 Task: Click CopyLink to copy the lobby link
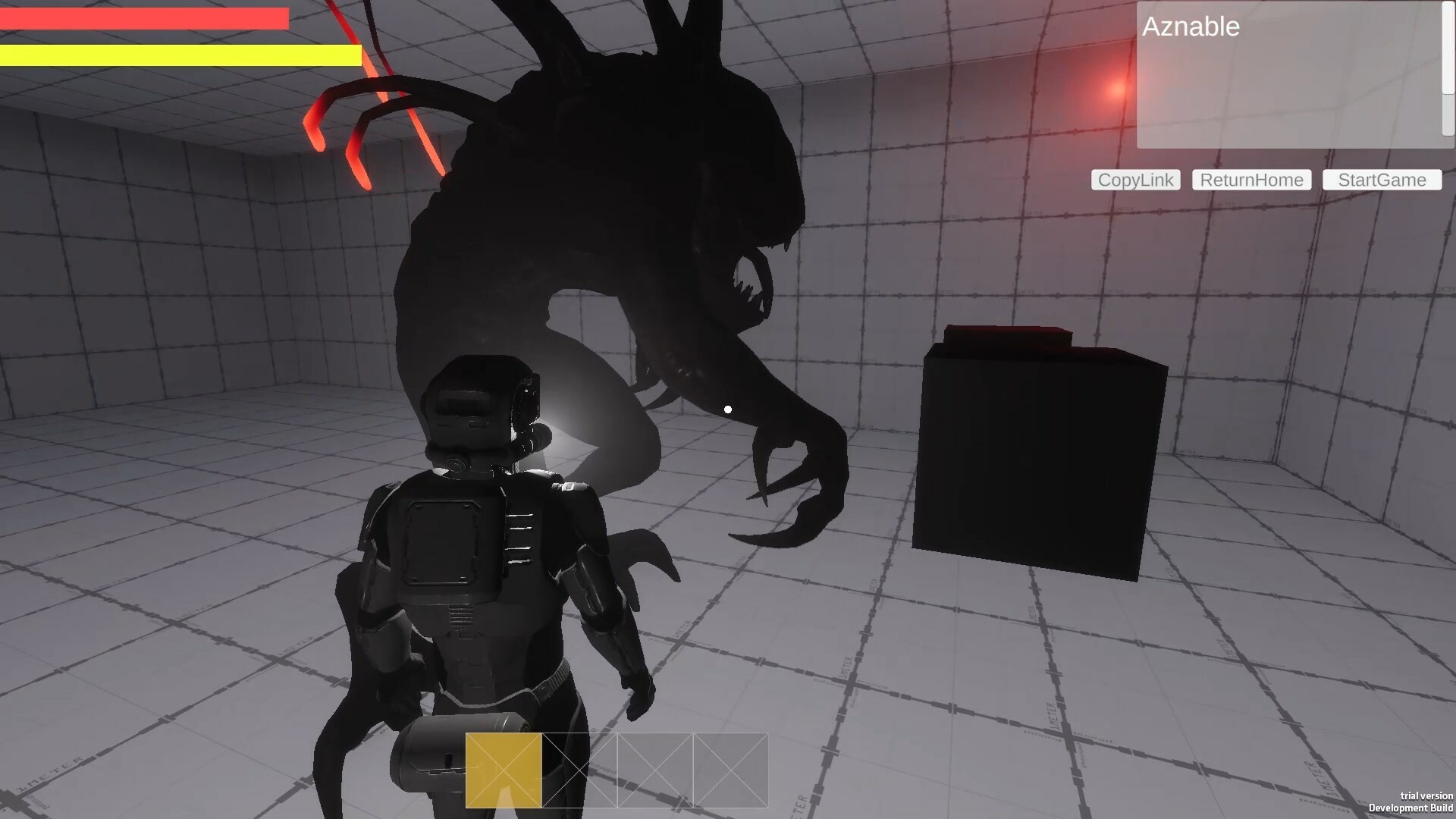[1134, 180]
